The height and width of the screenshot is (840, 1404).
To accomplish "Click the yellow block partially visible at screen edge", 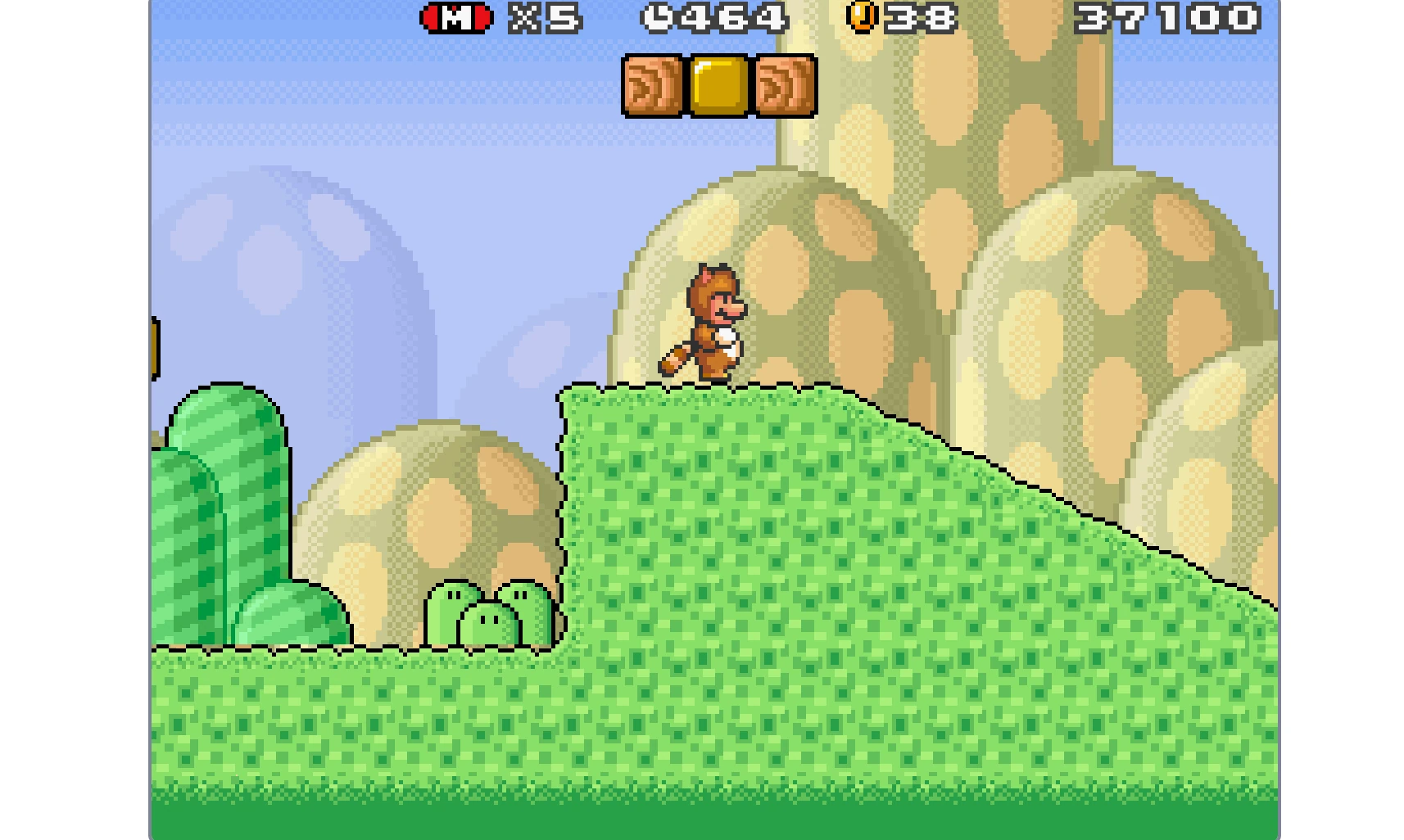I will point(153,348).
